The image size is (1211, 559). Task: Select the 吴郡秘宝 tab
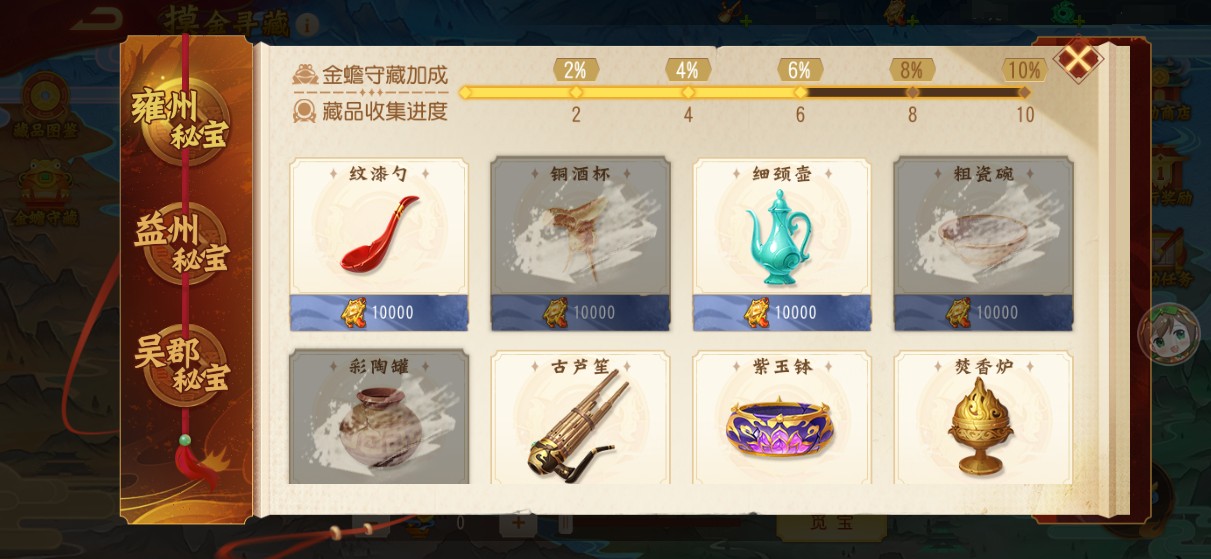click(x=182, y=365)
